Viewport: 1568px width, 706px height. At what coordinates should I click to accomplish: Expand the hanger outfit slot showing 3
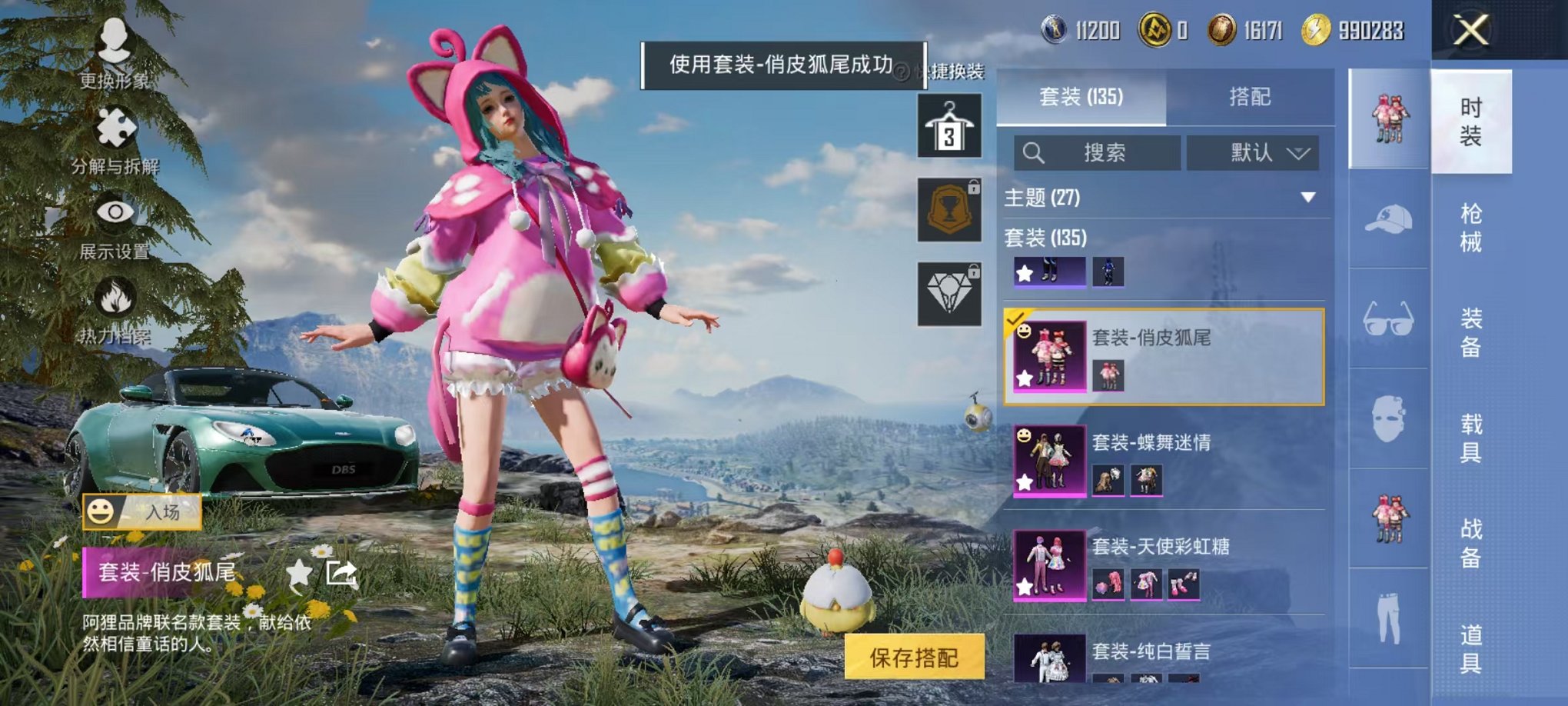click(951, 124)
